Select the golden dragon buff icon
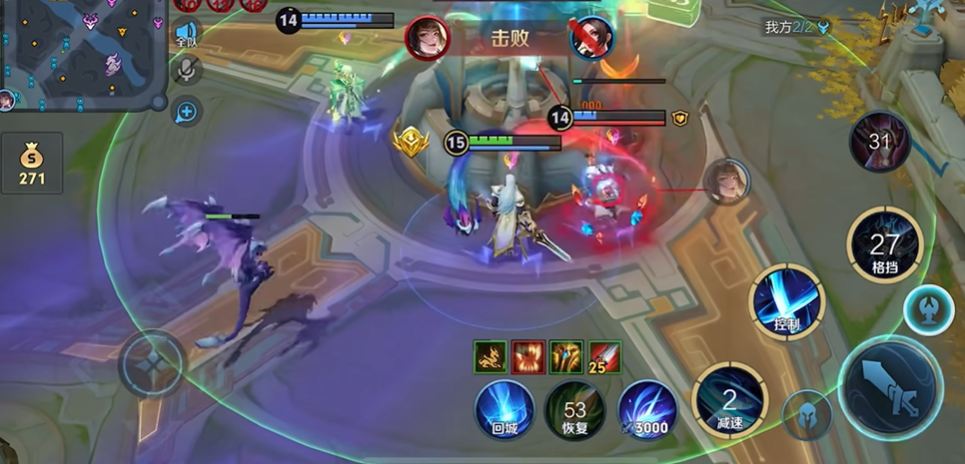The image size is (965, 464). (489, 357)
